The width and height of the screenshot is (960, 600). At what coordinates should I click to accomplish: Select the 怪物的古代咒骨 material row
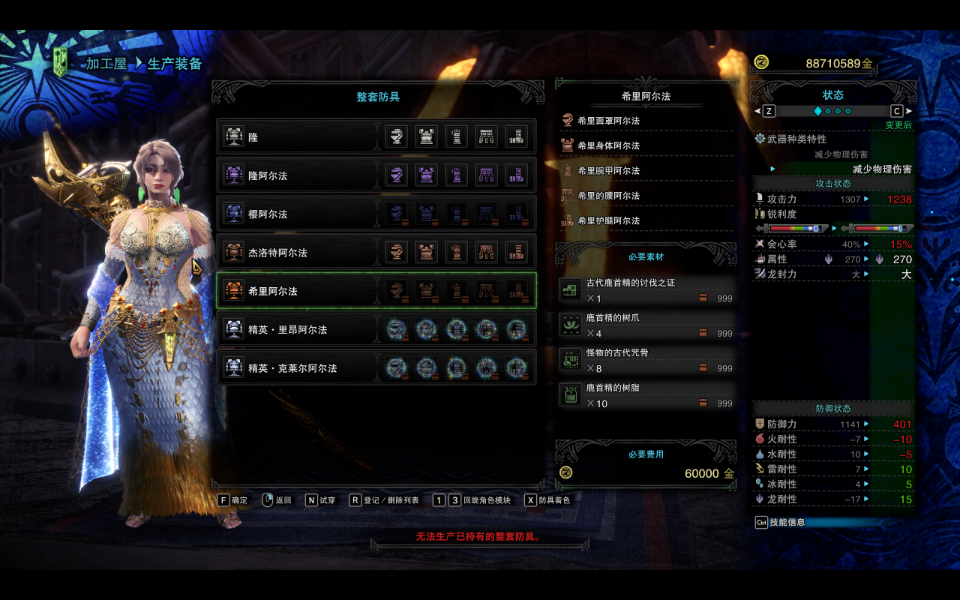click(x=646, y=360)
